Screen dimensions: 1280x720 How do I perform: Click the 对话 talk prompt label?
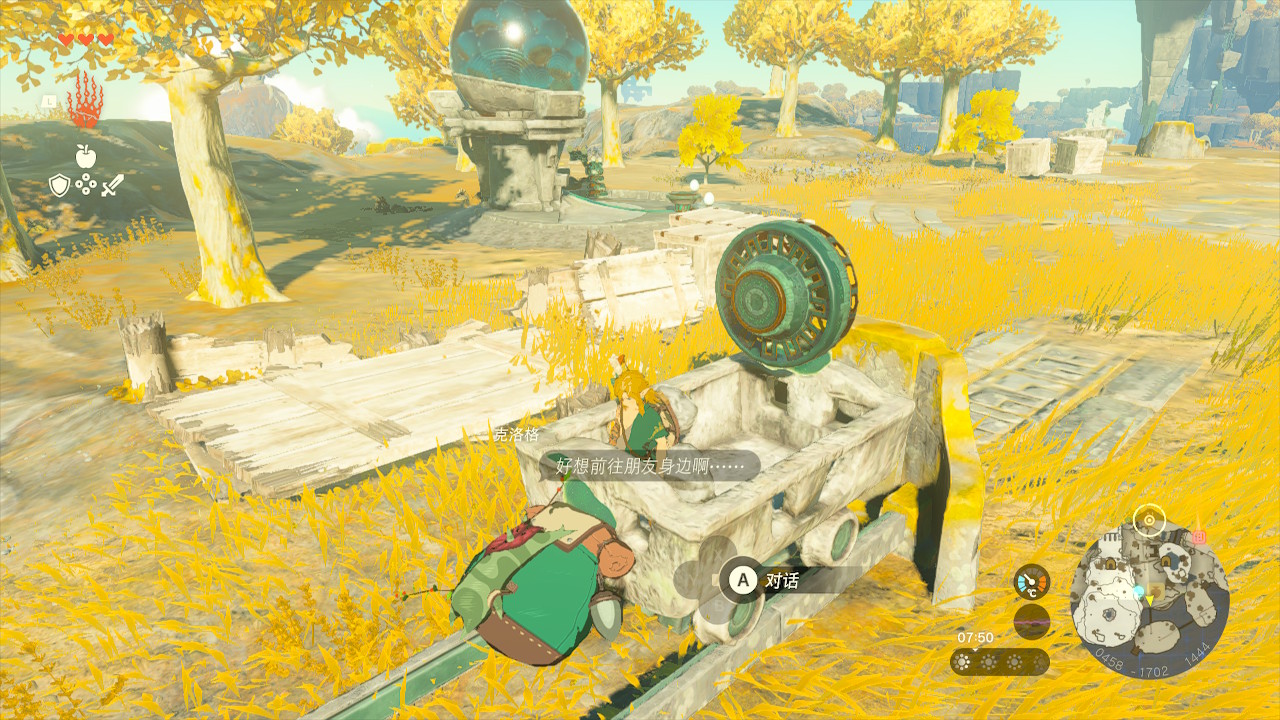(x=781, y=579)
